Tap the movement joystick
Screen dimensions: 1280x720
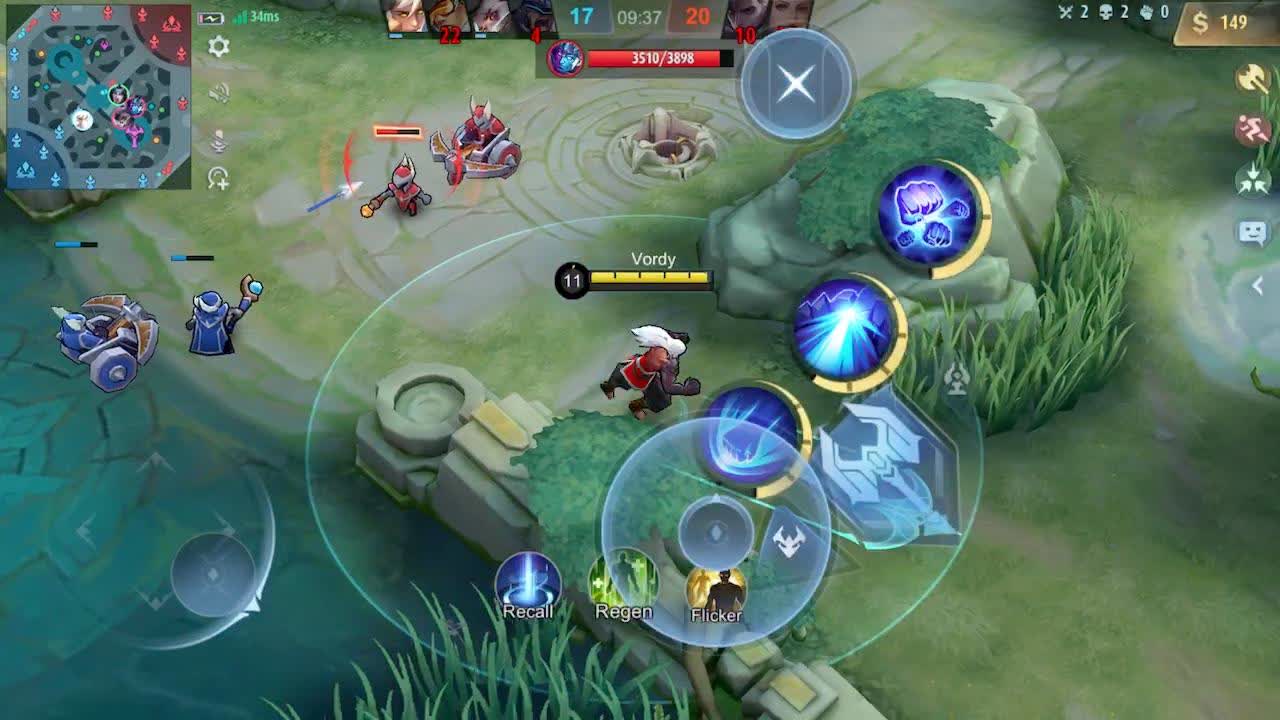[x=215, y=575]
